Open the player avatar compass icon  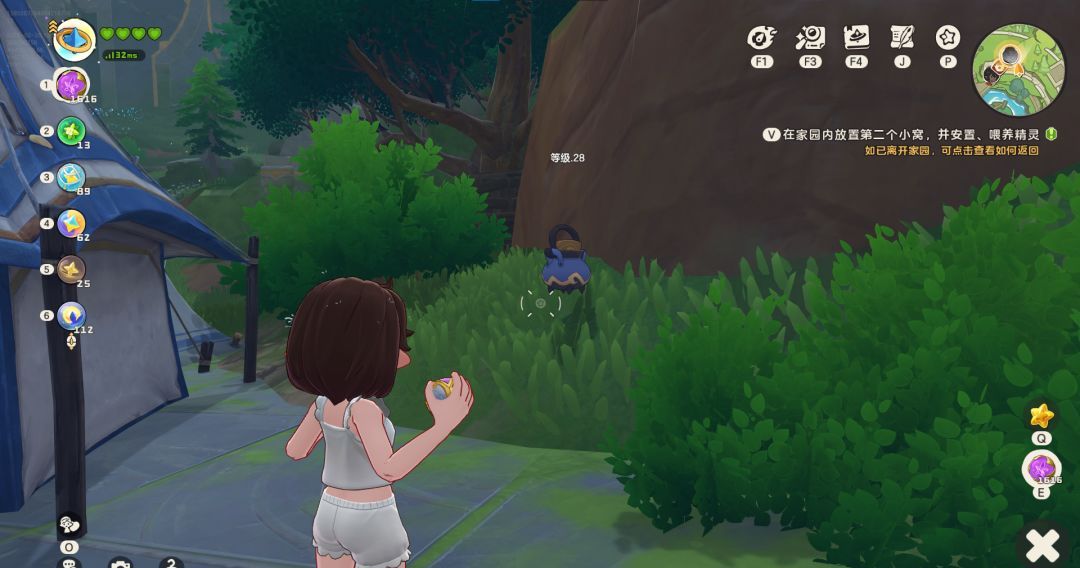pyautogui.click(x=74, y=40)
